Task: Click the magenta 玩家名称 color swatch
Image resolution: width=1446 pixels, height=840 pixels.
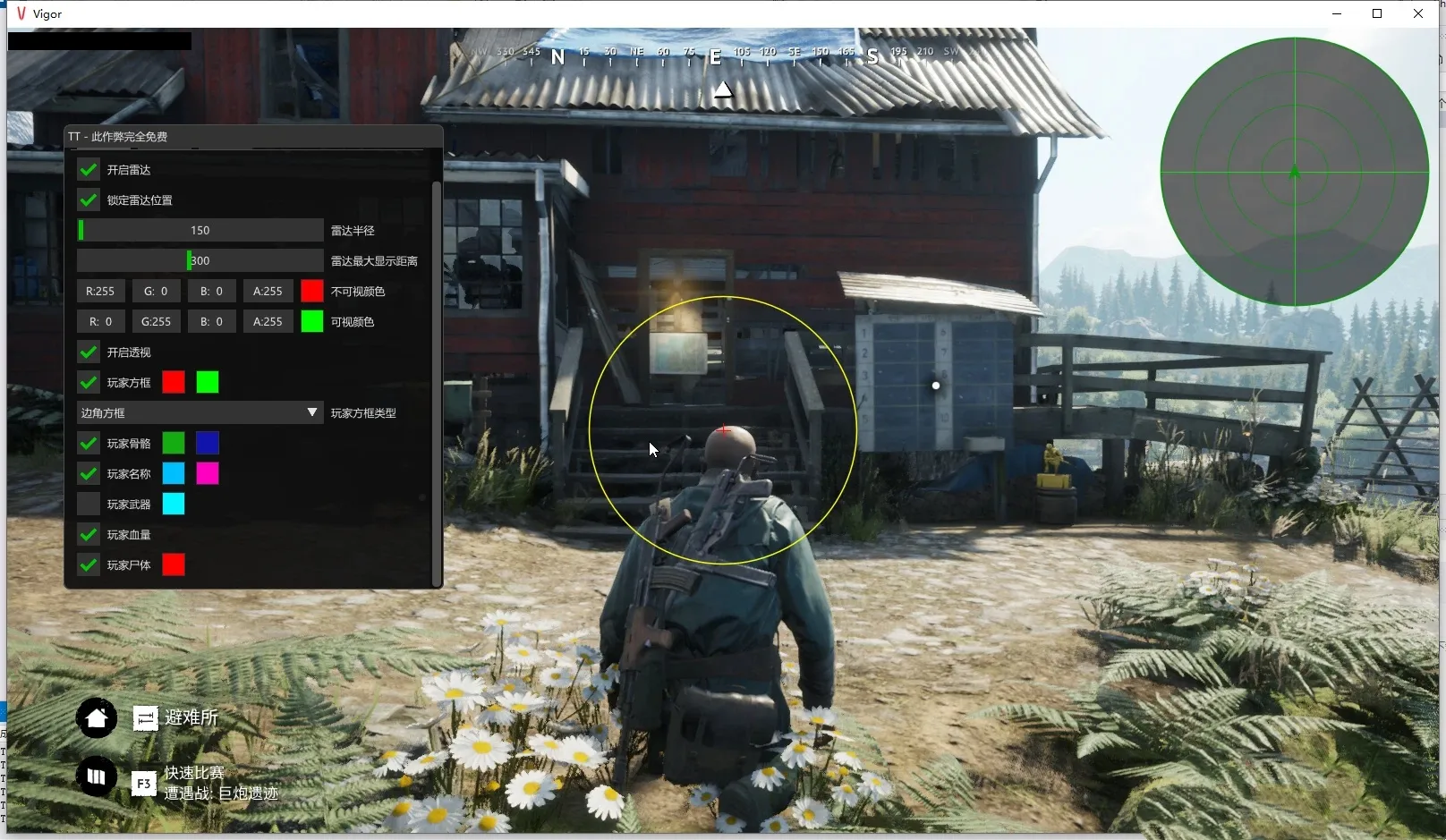Action: 208,474
